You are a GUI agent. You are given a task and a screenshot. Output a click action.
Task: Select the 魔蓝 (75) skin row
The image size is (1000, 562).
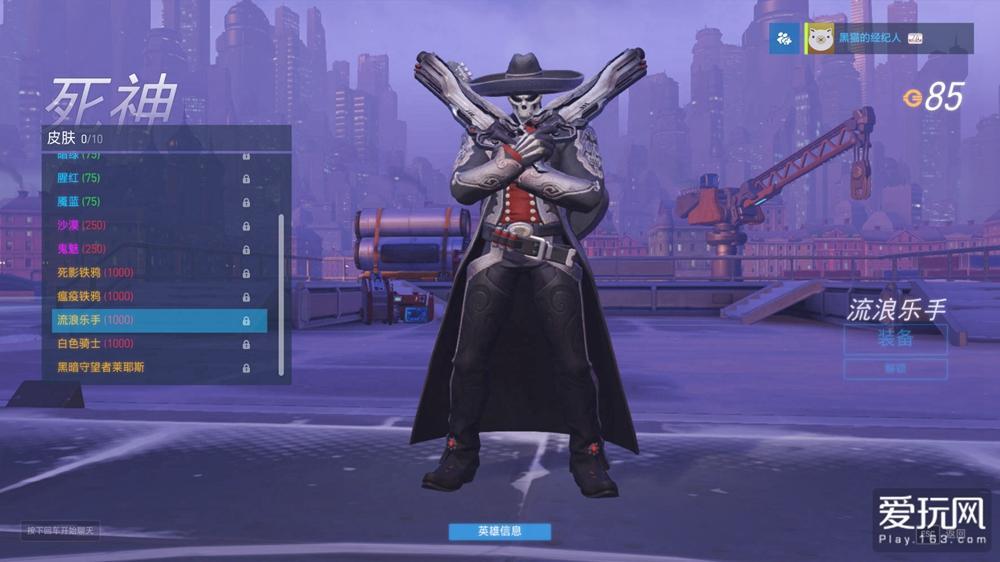(150, 202)
